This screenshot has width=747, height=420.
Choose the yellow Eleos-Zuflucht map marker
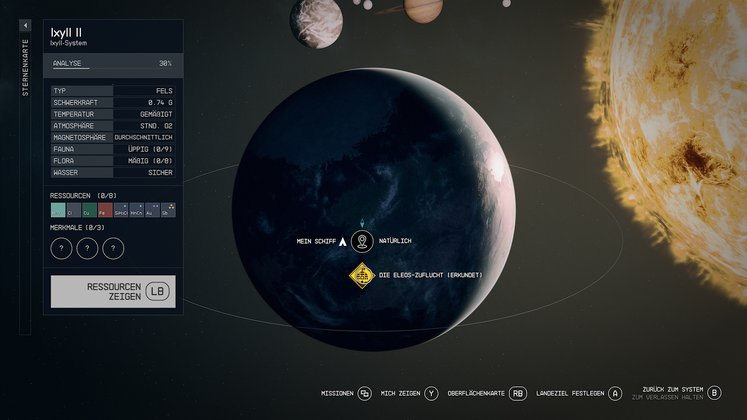point(361,274)
